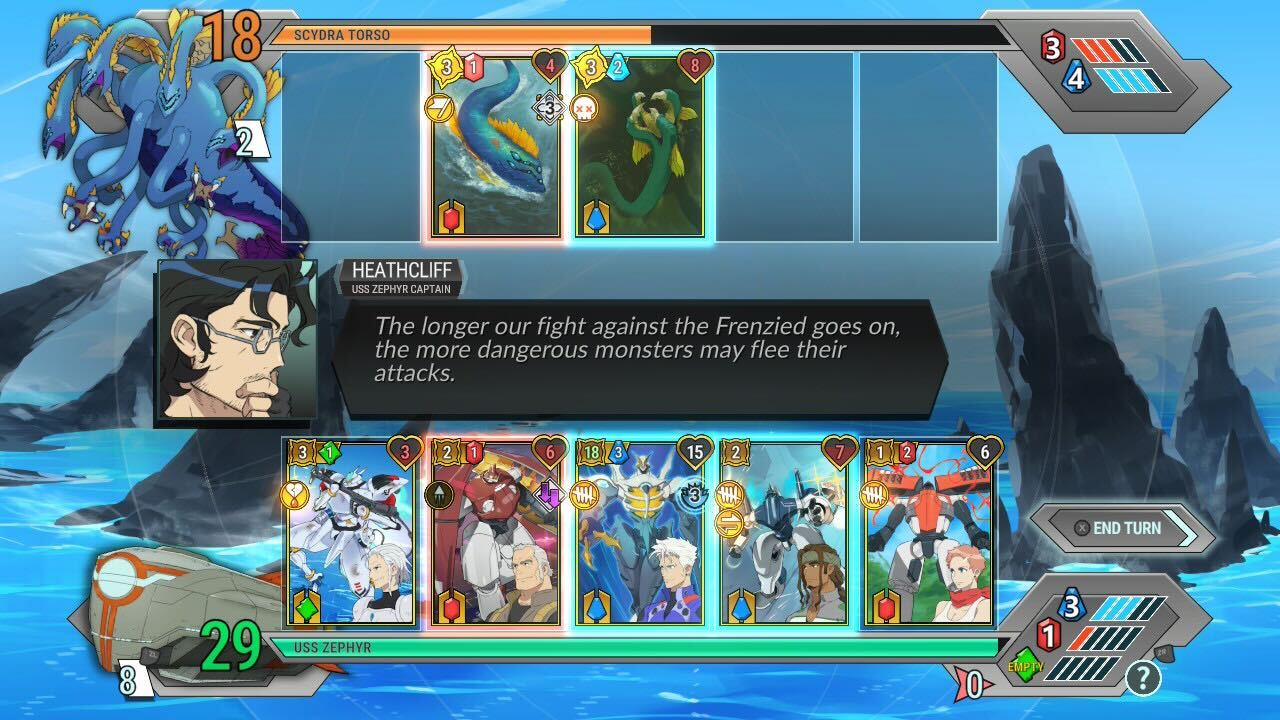Click the yellow ability icon on the white mech card

293,494
